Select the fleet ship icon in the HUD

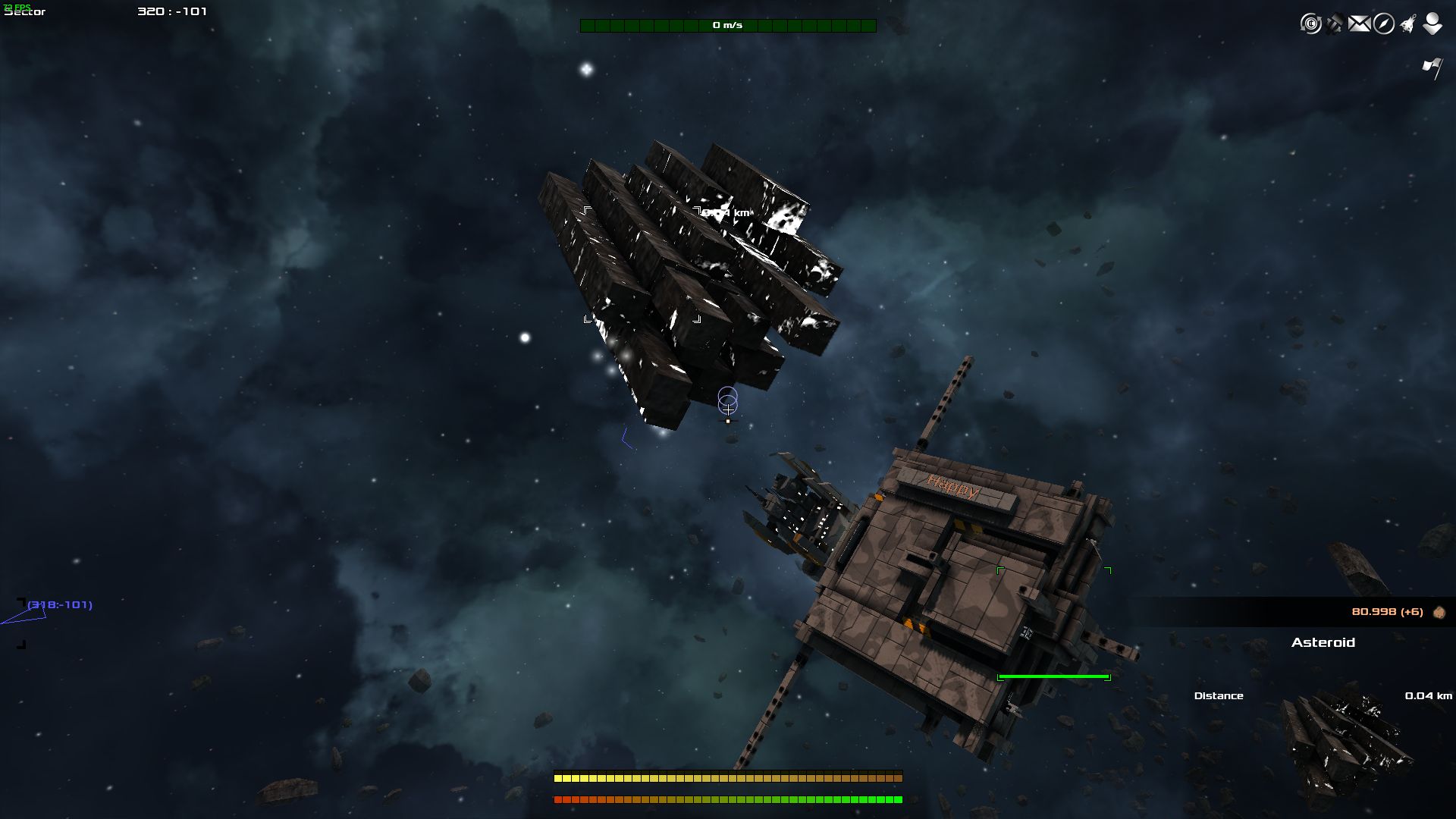(1407, 24)
